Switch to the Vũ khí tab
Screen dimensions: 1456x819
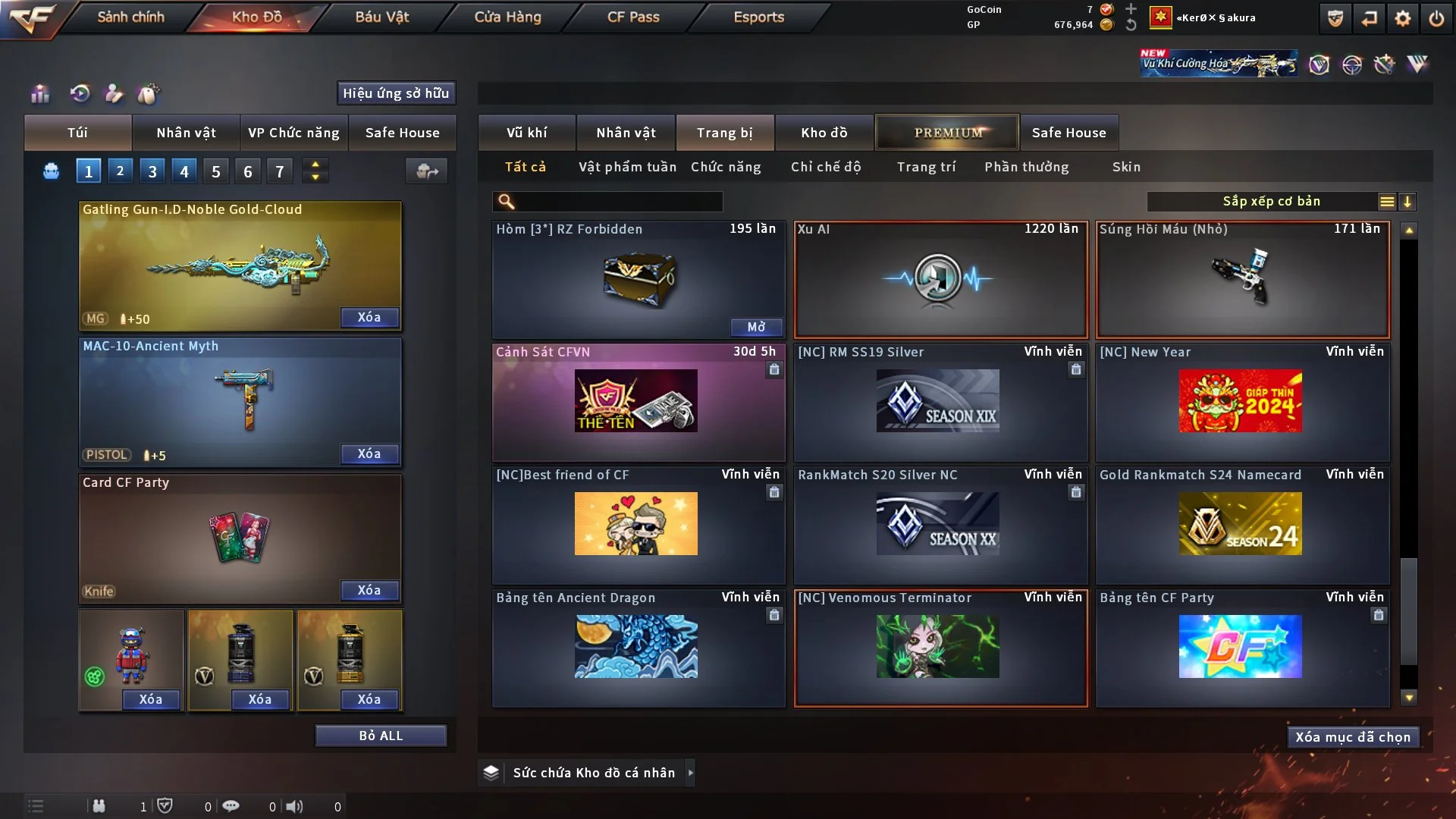tap(526, 133)
